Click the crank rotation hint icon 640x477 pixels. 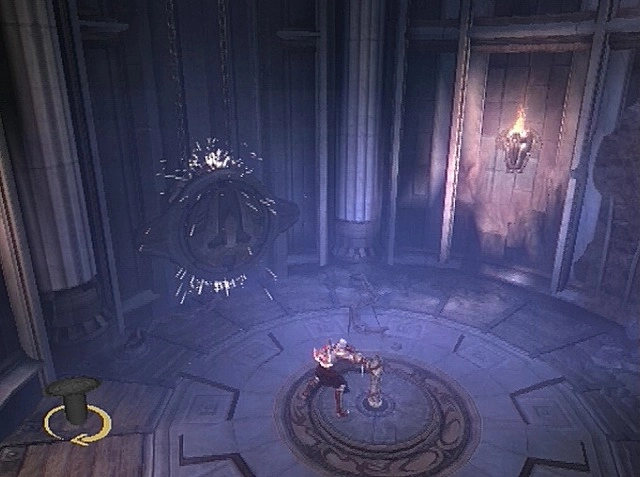click(76, 411)
